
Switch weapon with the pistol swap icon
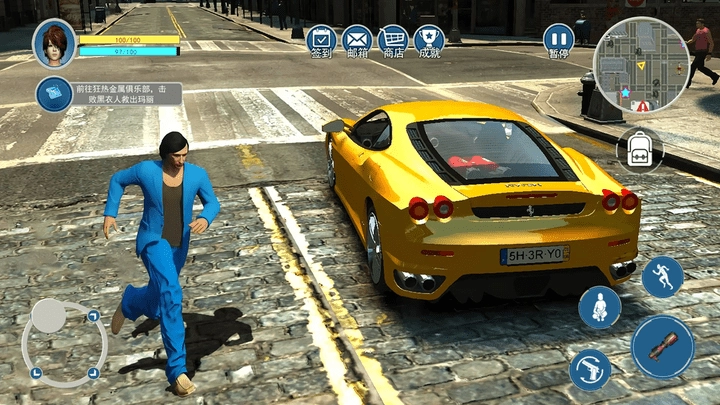(590, 369)
